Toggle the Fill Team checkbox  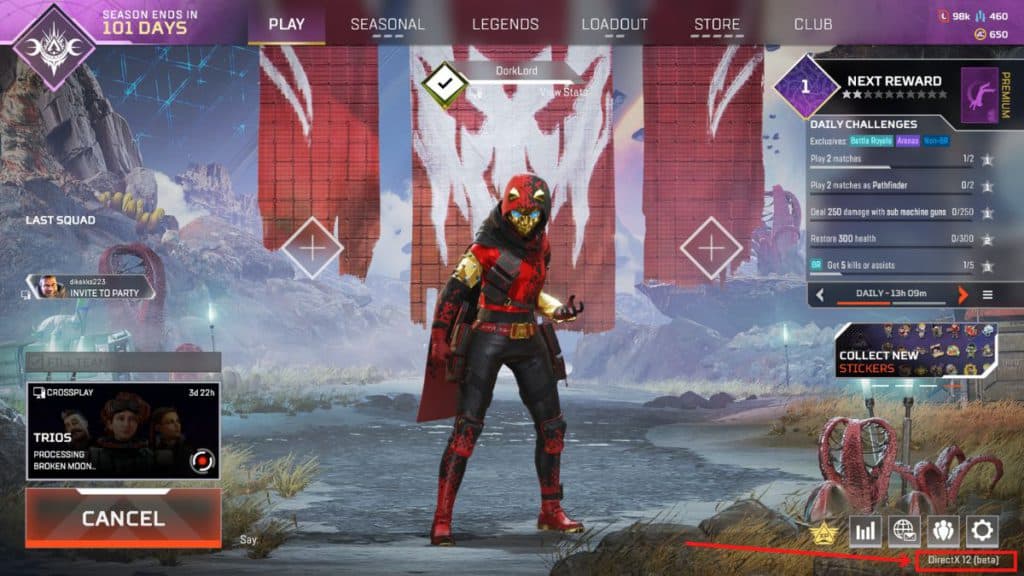[x=37, y=362]
